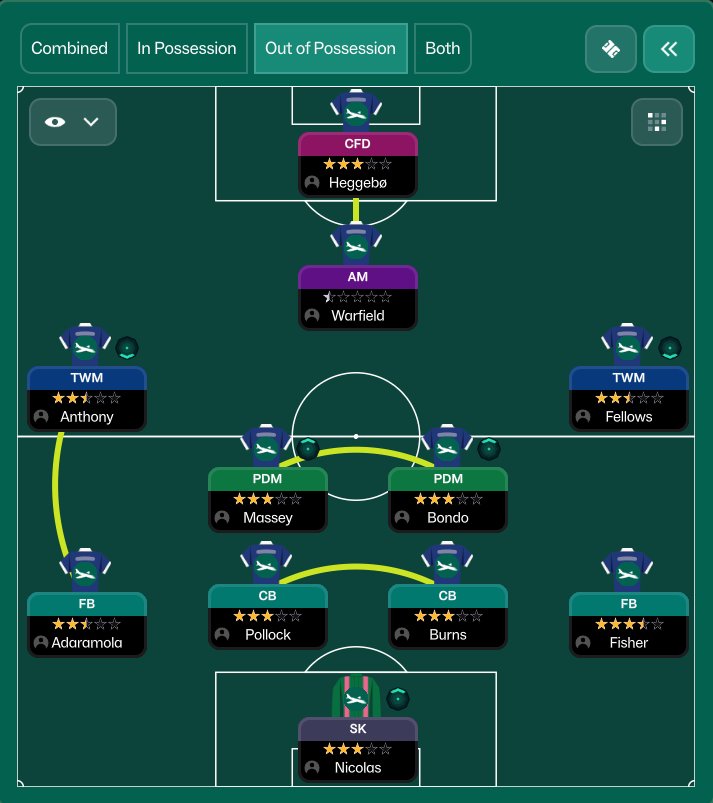This screenshot has width=713, height=803.
Task: Select goalkeeper Nicolas's SK card
Action: click(x=357, y=748)
